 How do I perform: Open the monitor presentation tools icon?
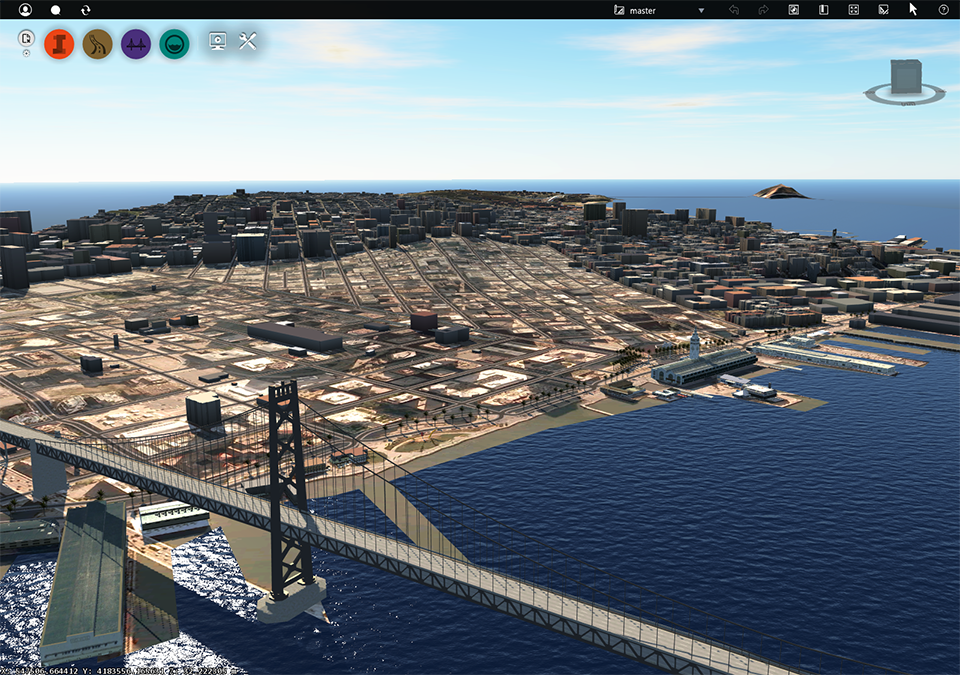217,42
